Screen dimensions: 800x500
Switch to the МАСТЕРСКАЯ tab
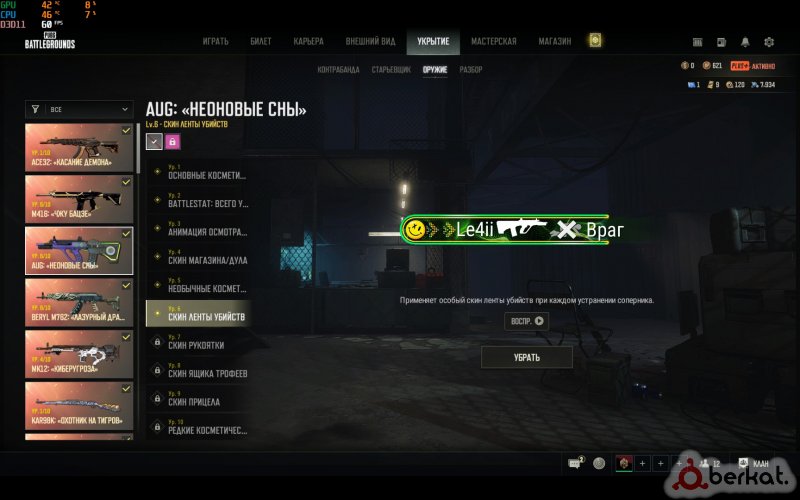pos(494,41)
